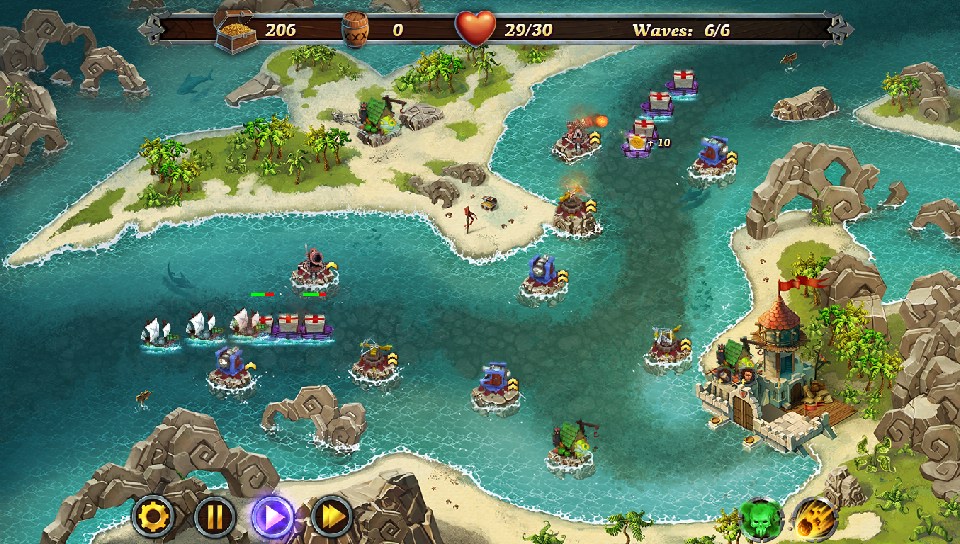The height and width of the screenshot is (544, 960).
Task: Cast the green poison skull spell
Action: pyautogui.click(x=760, y=519)
